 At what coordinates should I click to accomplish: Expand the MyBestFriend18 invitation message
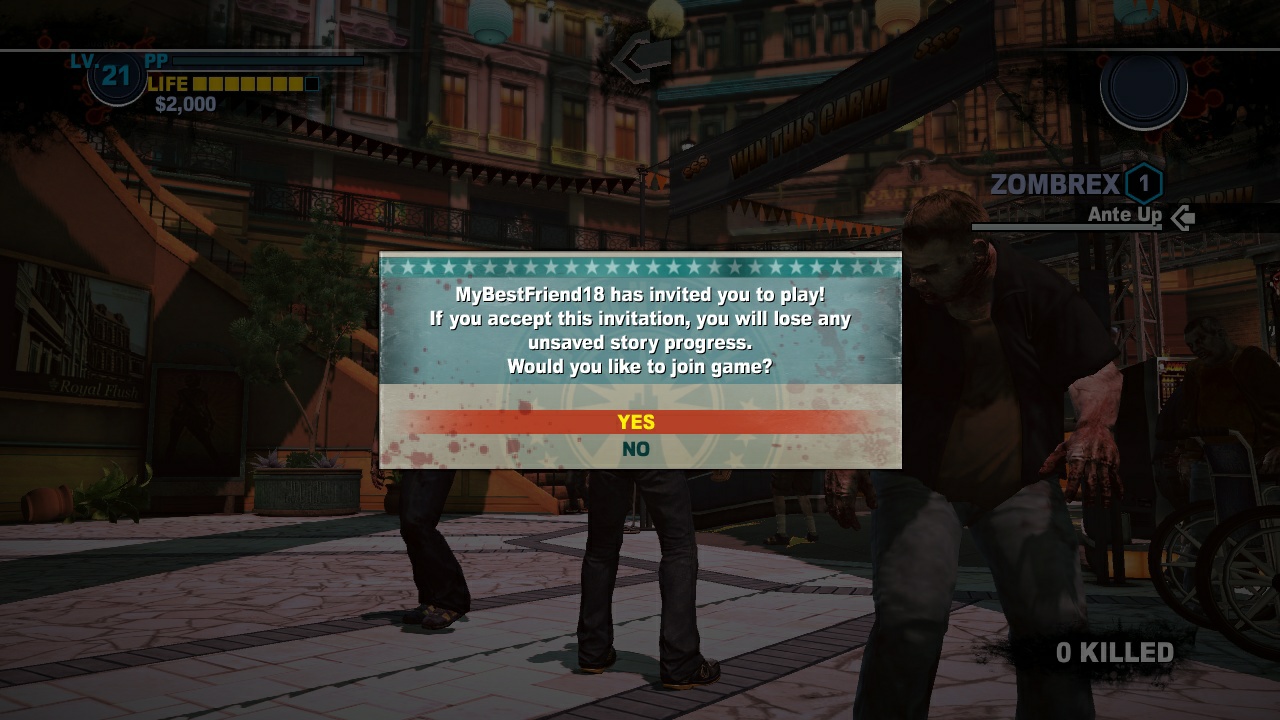pos(640,295)
